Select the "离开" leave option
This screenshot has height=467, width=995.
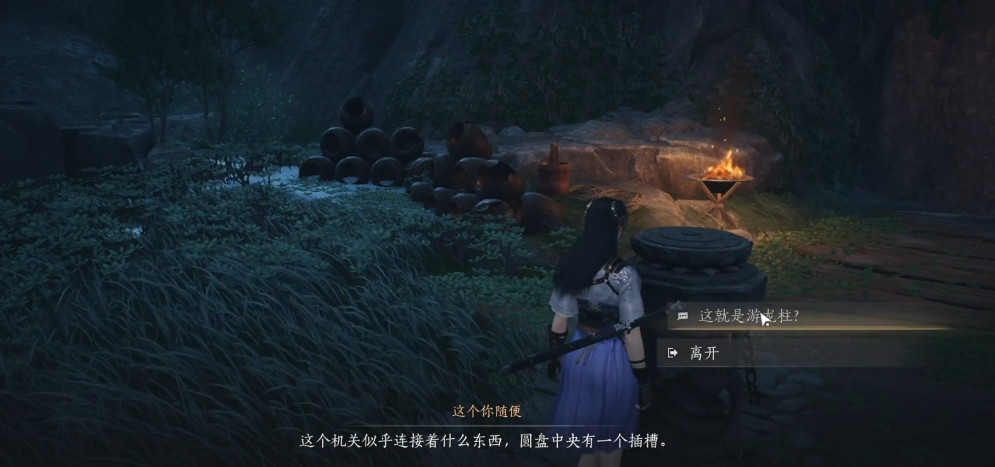[x=704, y=353]
